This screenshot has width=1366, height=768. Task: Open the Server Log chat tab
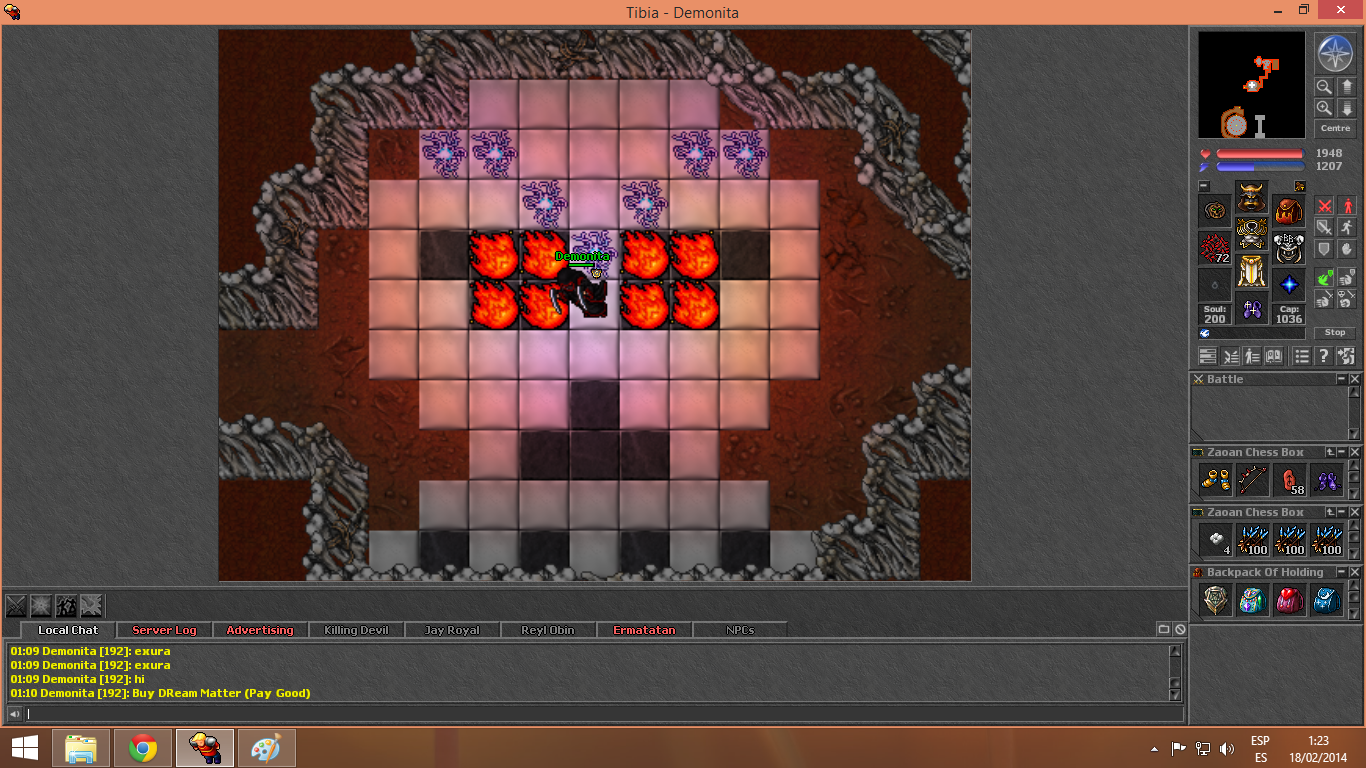pyautogui.click(x=164, y=630)
